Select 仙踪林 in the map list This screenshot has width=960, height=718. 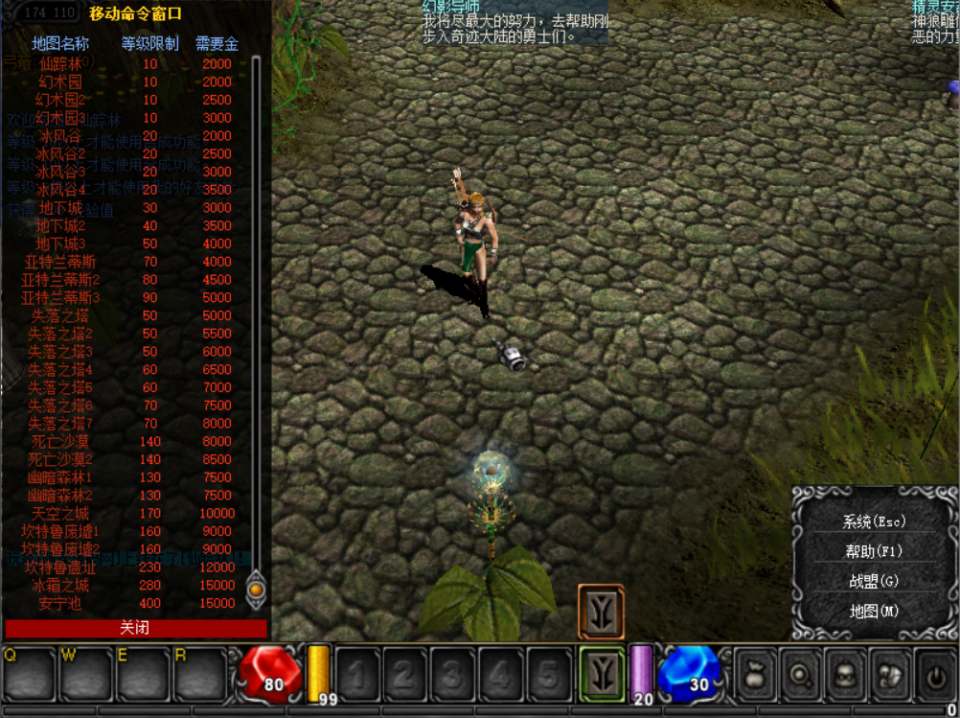click(x=60, y=63)
